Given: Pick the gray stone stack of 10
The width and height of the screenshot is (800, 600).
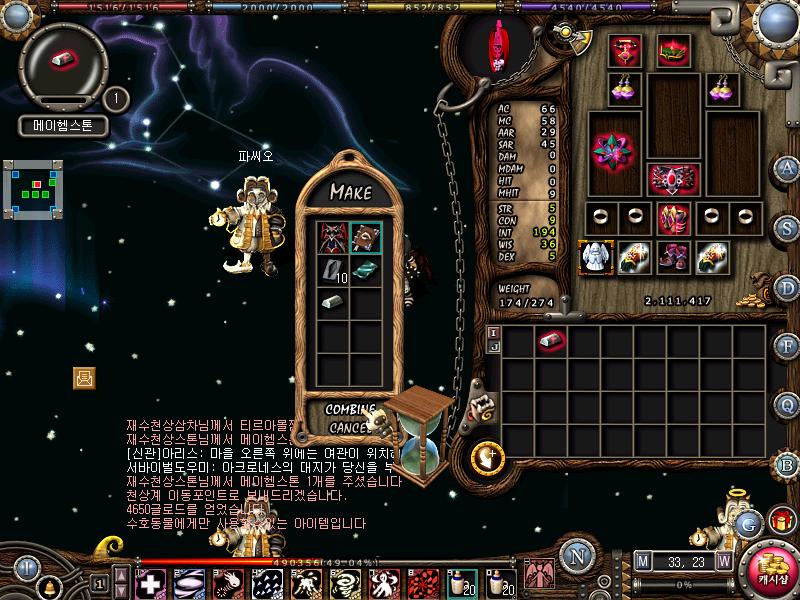Looking at the screenshot, I should pos(333,271).
